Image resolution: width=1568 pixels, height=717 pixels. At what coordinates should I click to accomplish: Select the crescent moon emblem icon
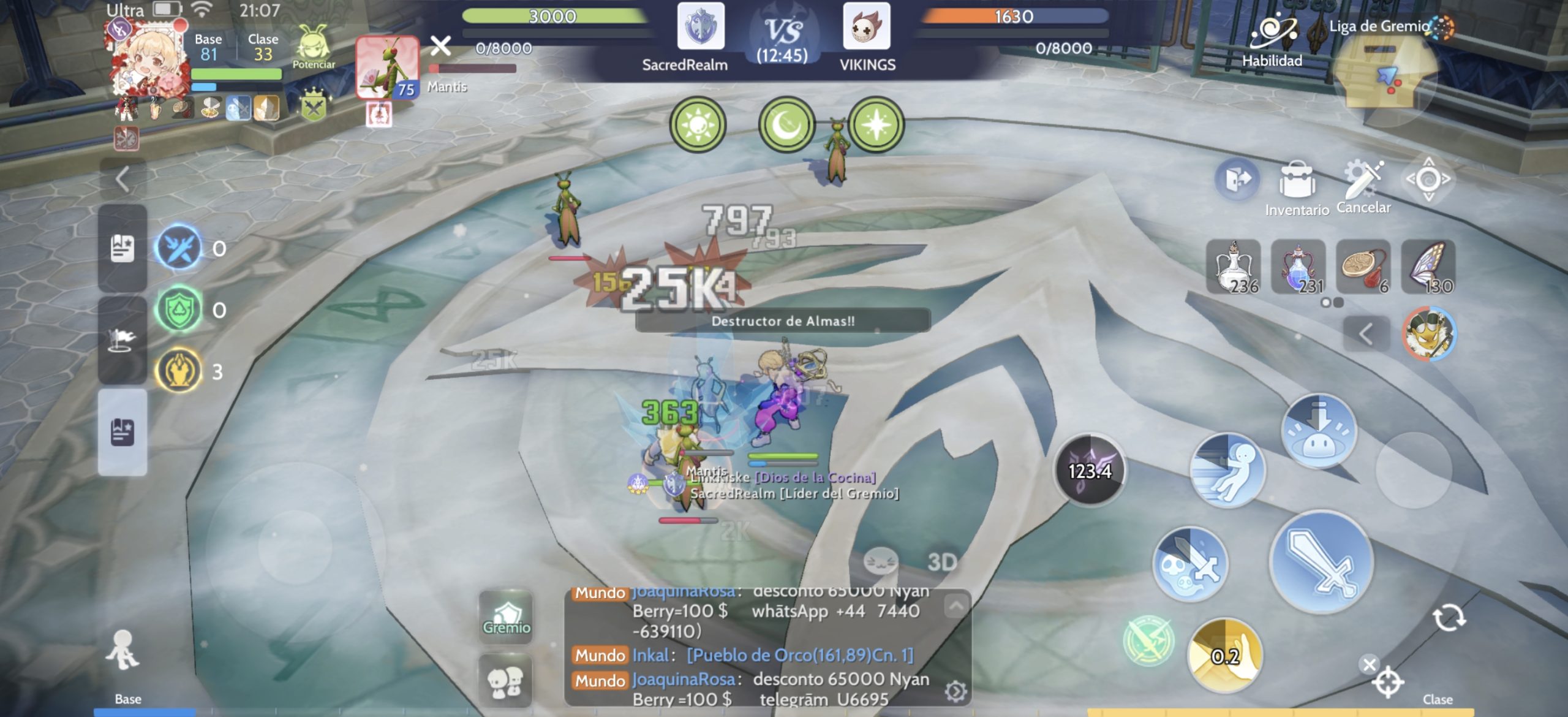click(x=786, y=125)
